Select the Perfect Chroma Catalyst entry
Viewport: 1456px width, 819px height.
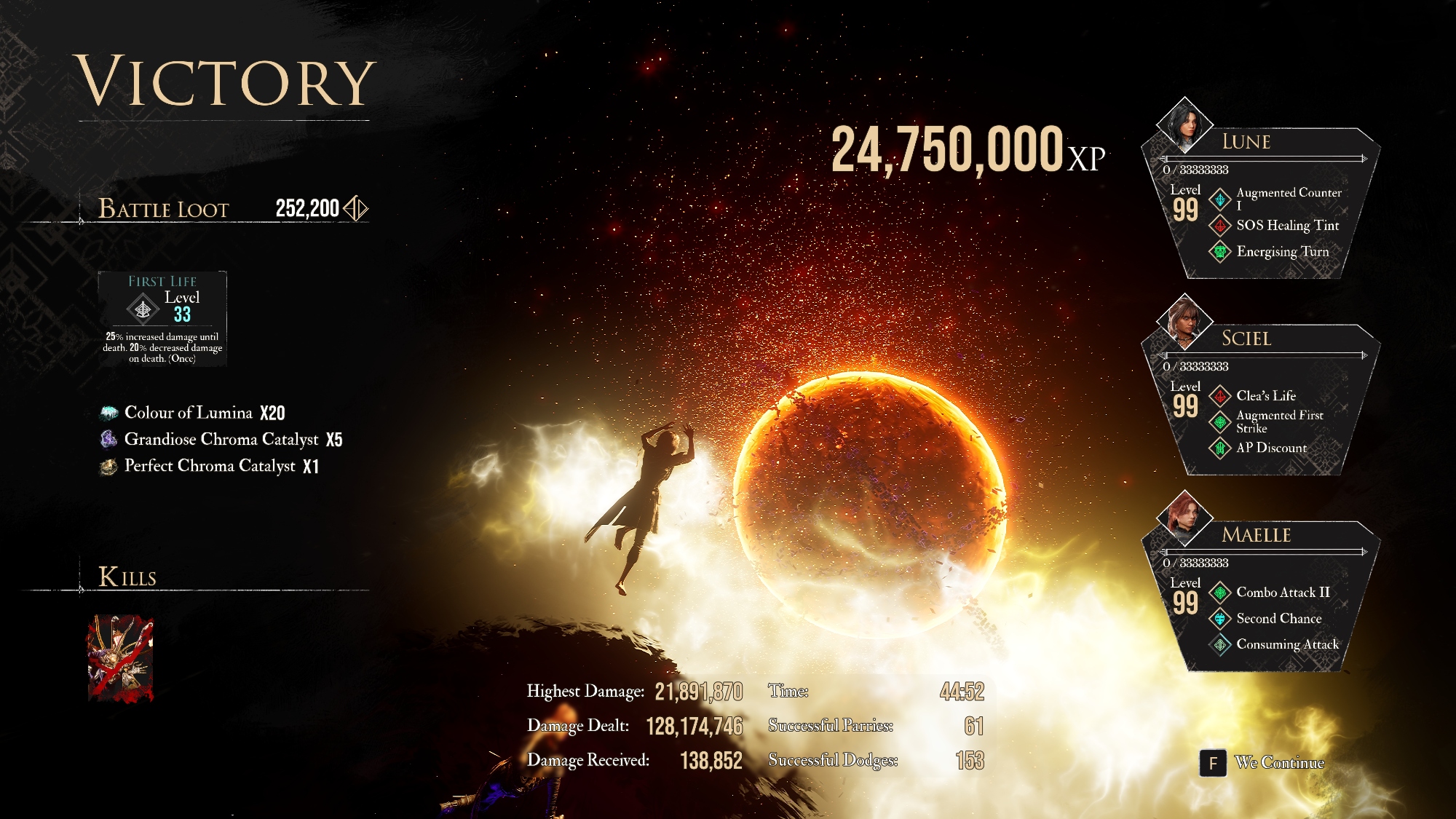click(210, 466)
